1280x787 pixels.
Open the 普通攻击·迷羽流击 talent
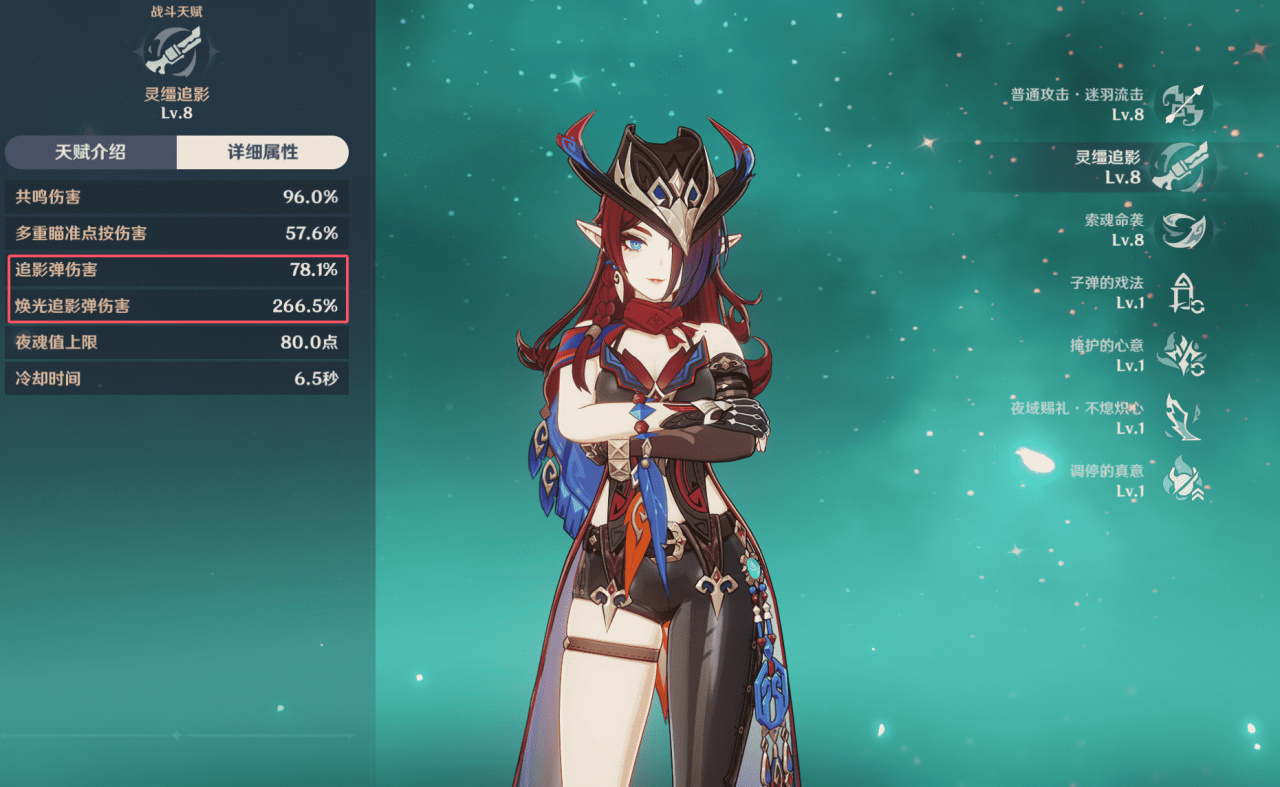pyautogui.click(x=1182, y=104)
